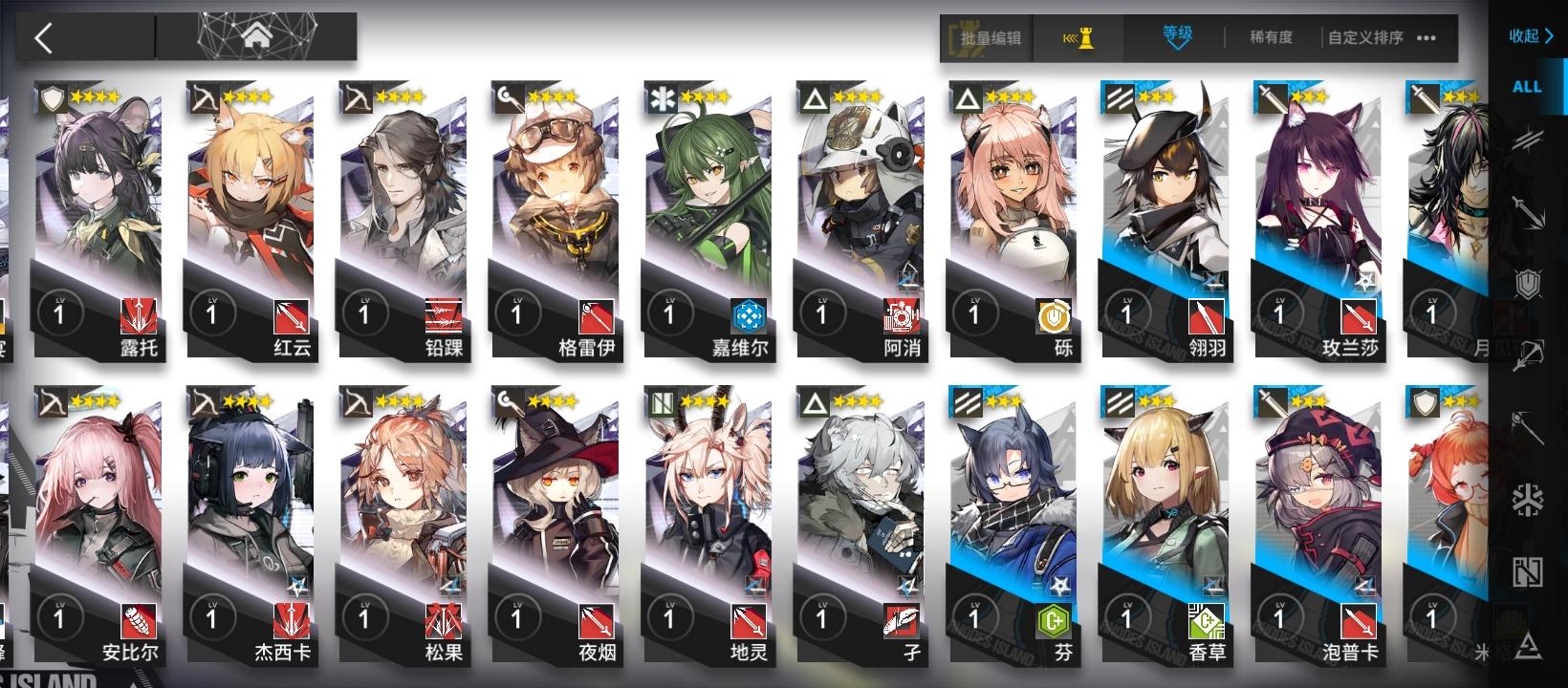Select the Medic class filter icon

click(x=1530, y=497)
